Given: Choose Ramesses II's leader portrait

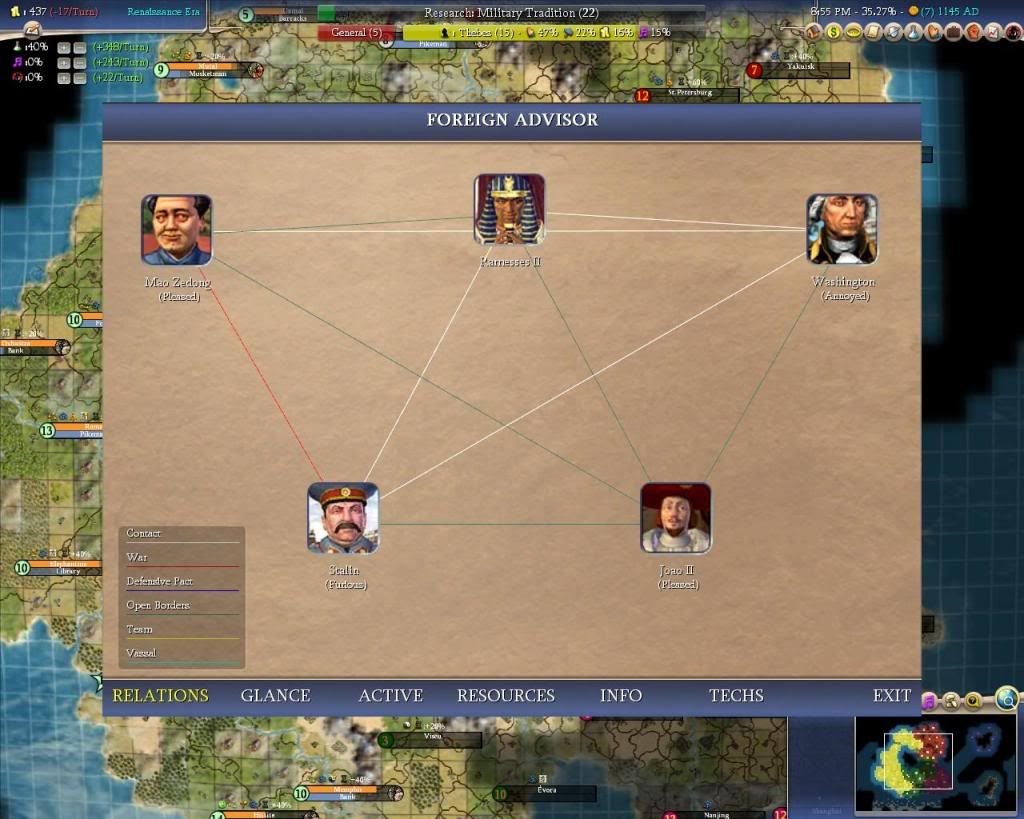Looking at the screenshot, I should pyautogui.click(x=510, y=210).
